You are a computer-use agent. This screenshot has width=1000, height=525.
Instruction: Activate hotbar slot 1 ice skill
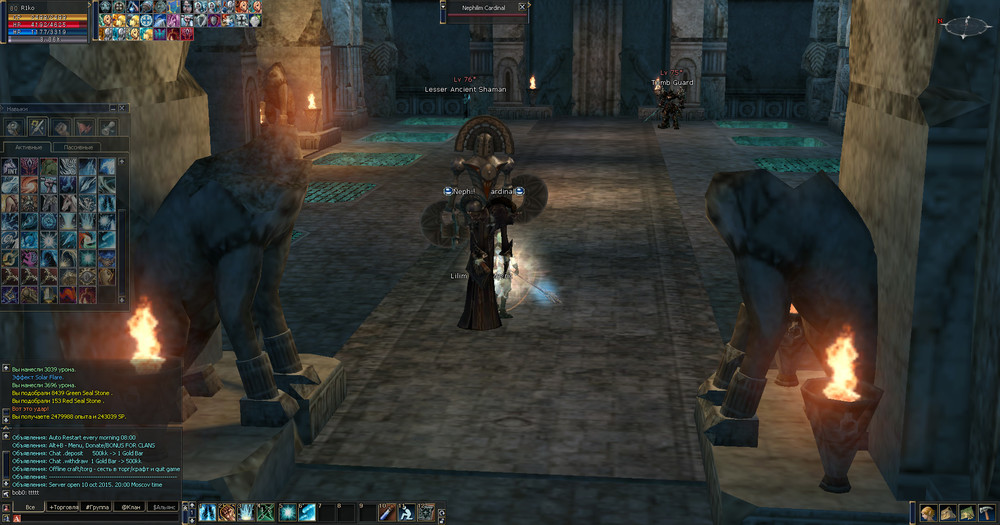tap(208, 512)
